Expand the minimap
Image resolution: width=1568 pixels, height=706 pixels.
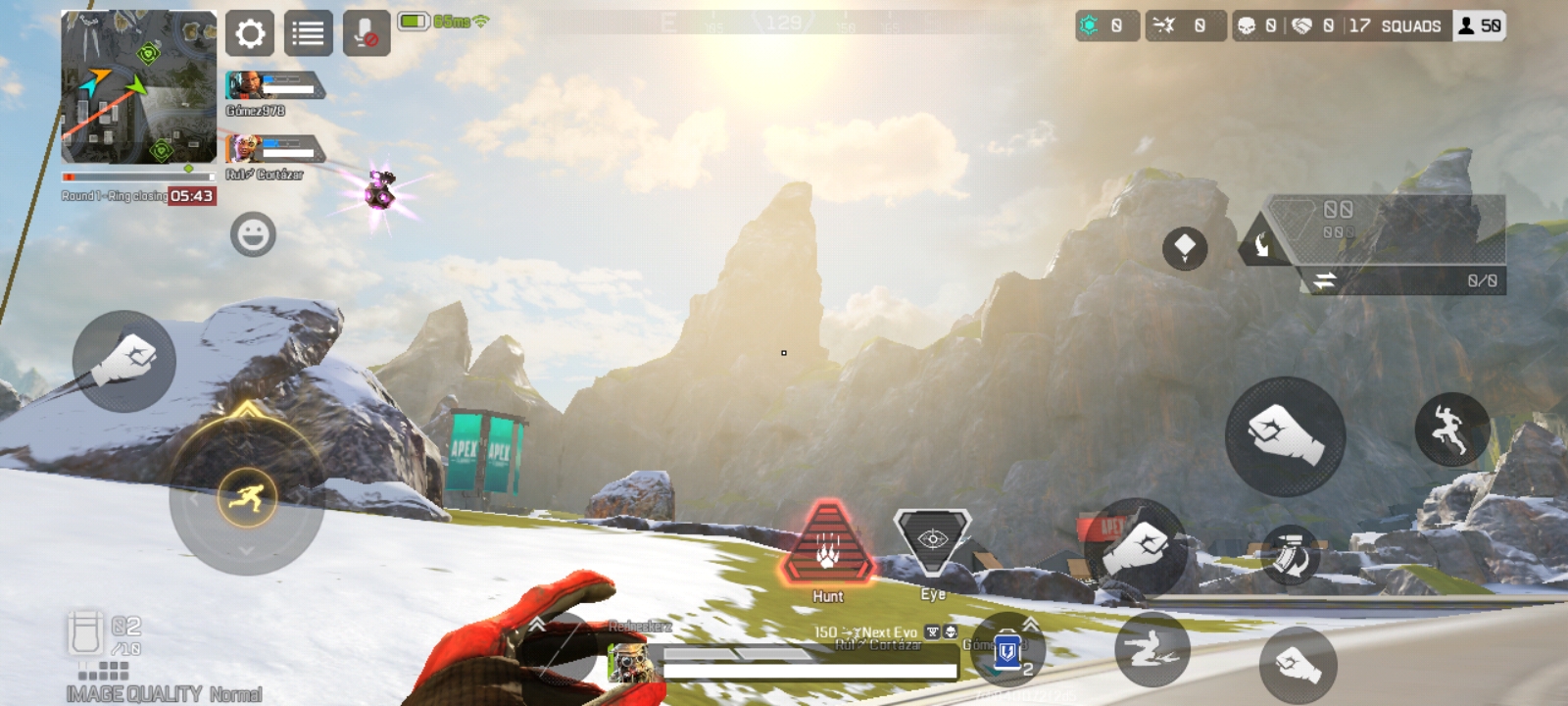point(138,87)
